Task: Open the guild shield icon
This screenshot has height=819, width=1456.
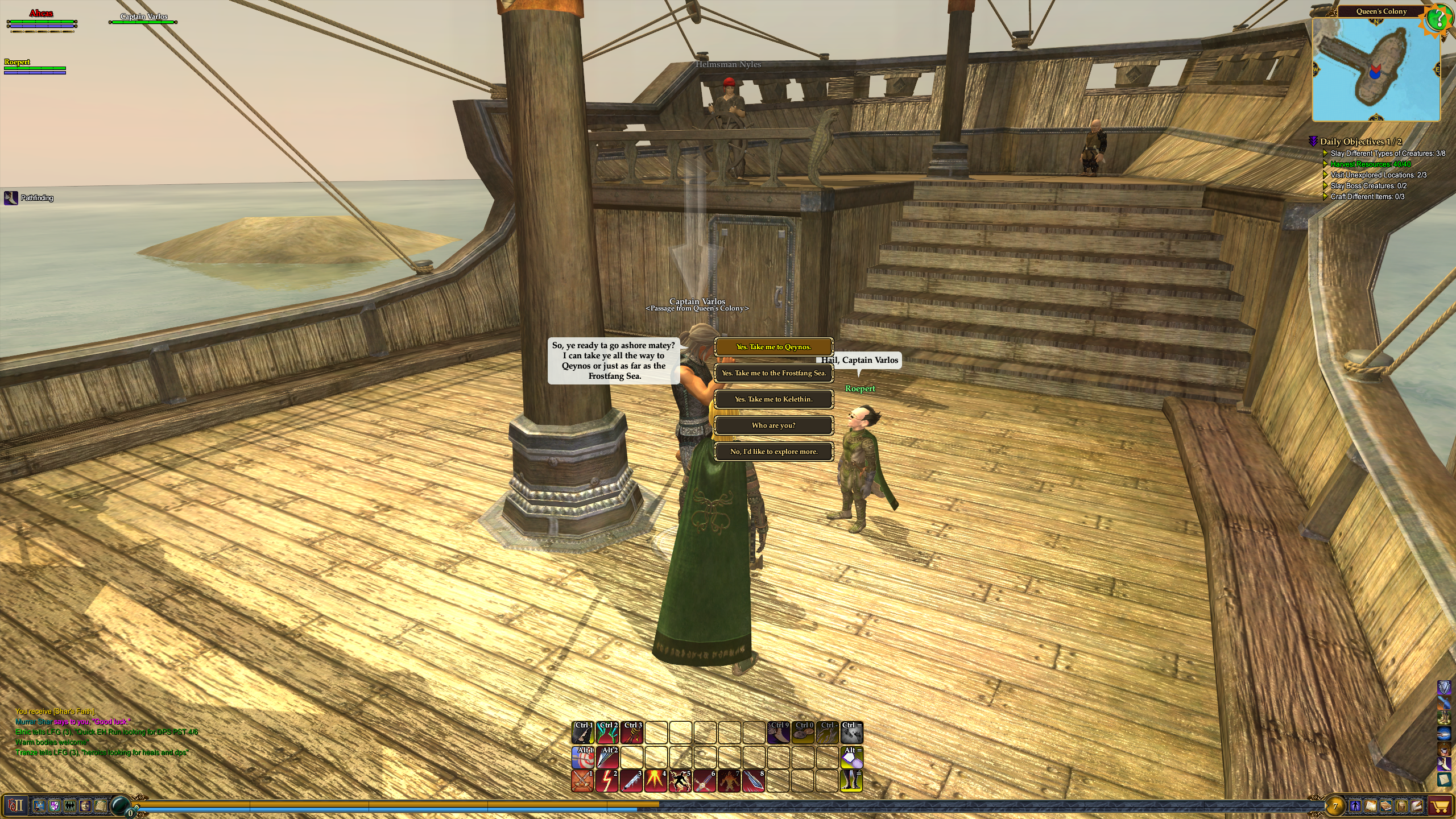Action: coord(55,805)
